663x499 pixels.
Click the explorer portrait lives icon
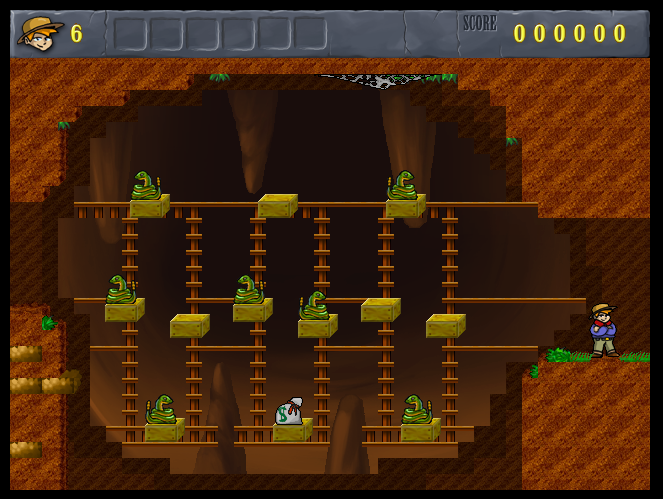40,33
